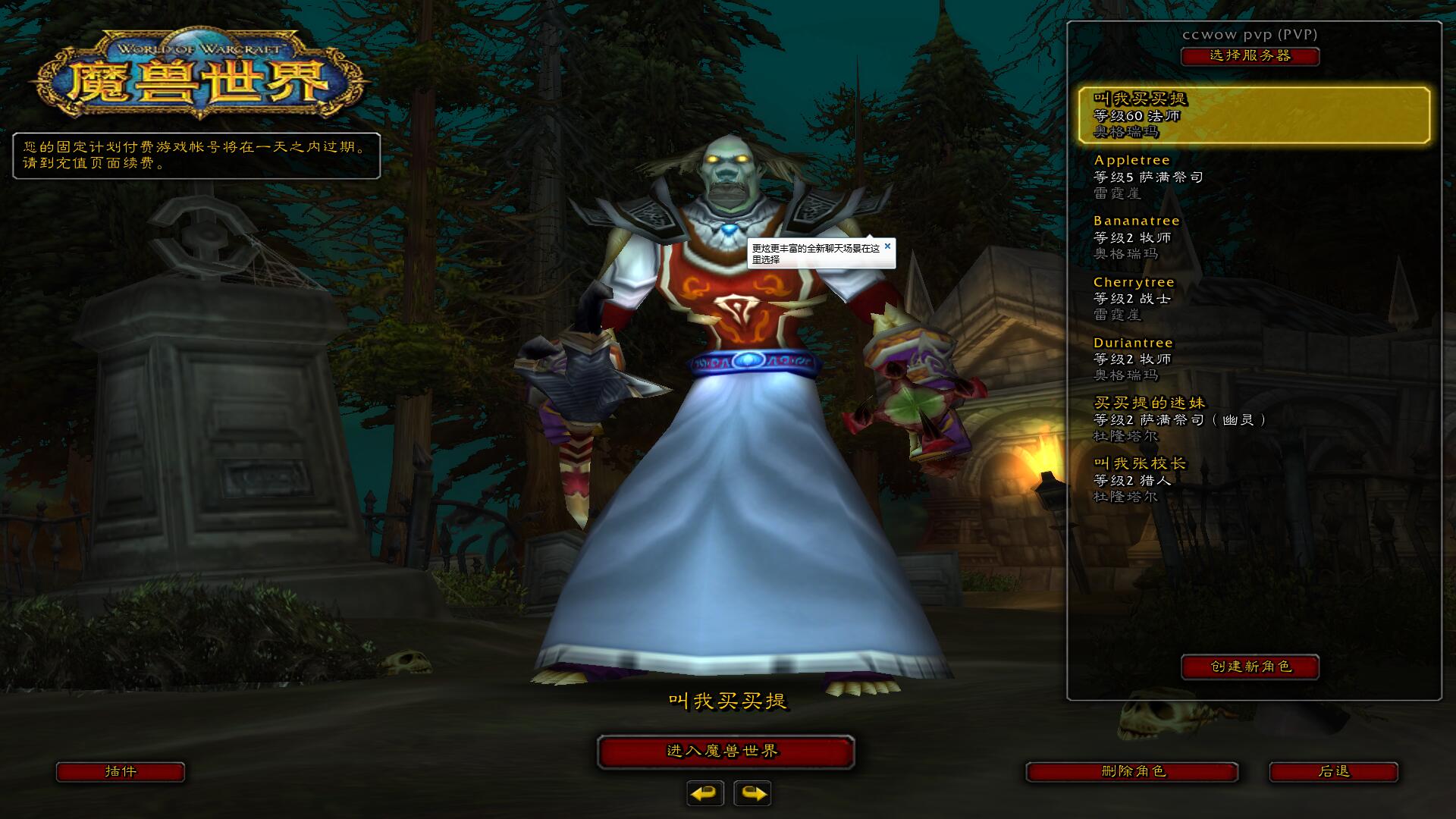Viewport: 1456px width, 819px height.
Task: Click the 选择服务器 realm select button
Action: (1250, 56)
